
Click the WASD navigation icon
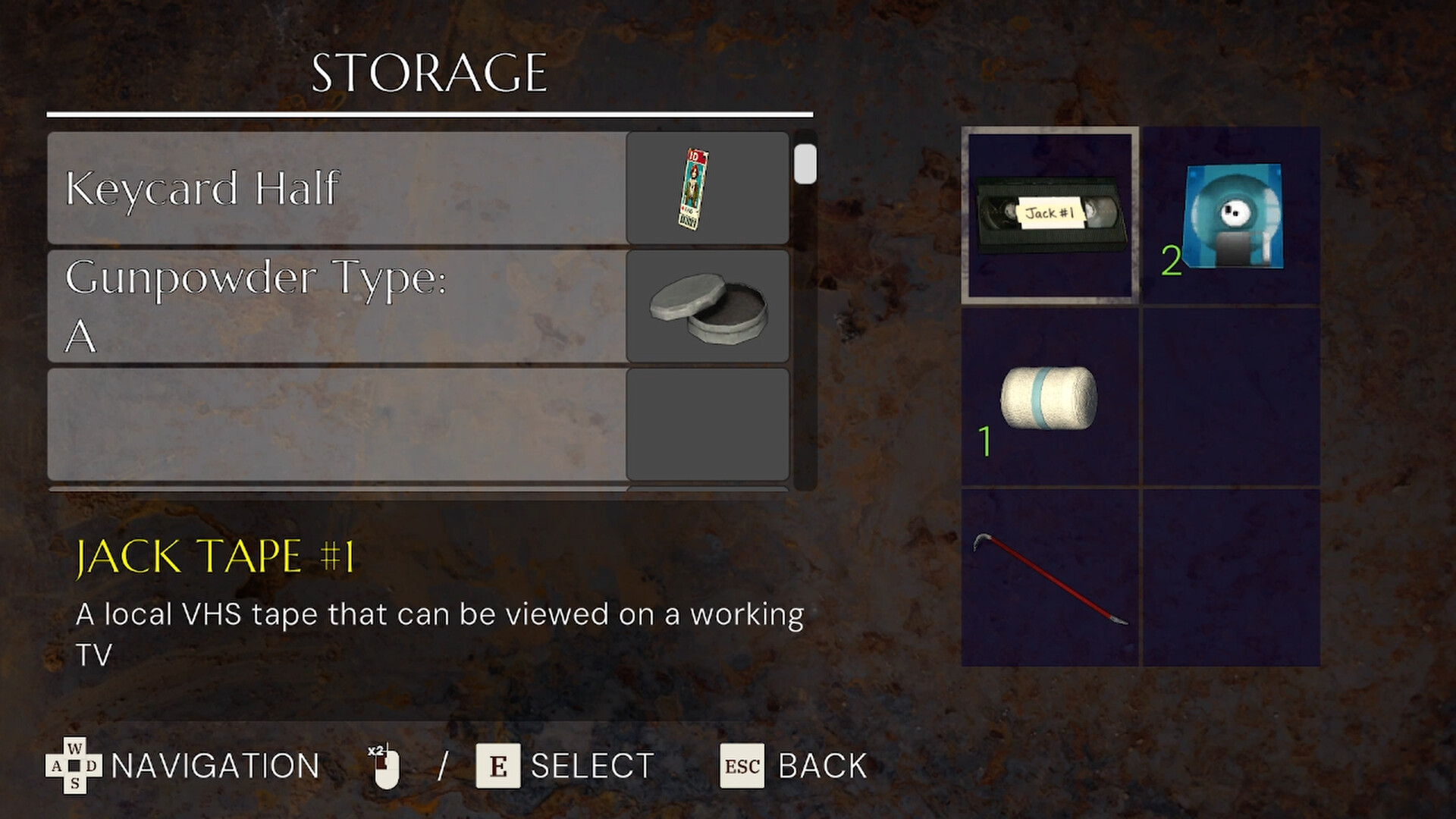coord(76,766)
